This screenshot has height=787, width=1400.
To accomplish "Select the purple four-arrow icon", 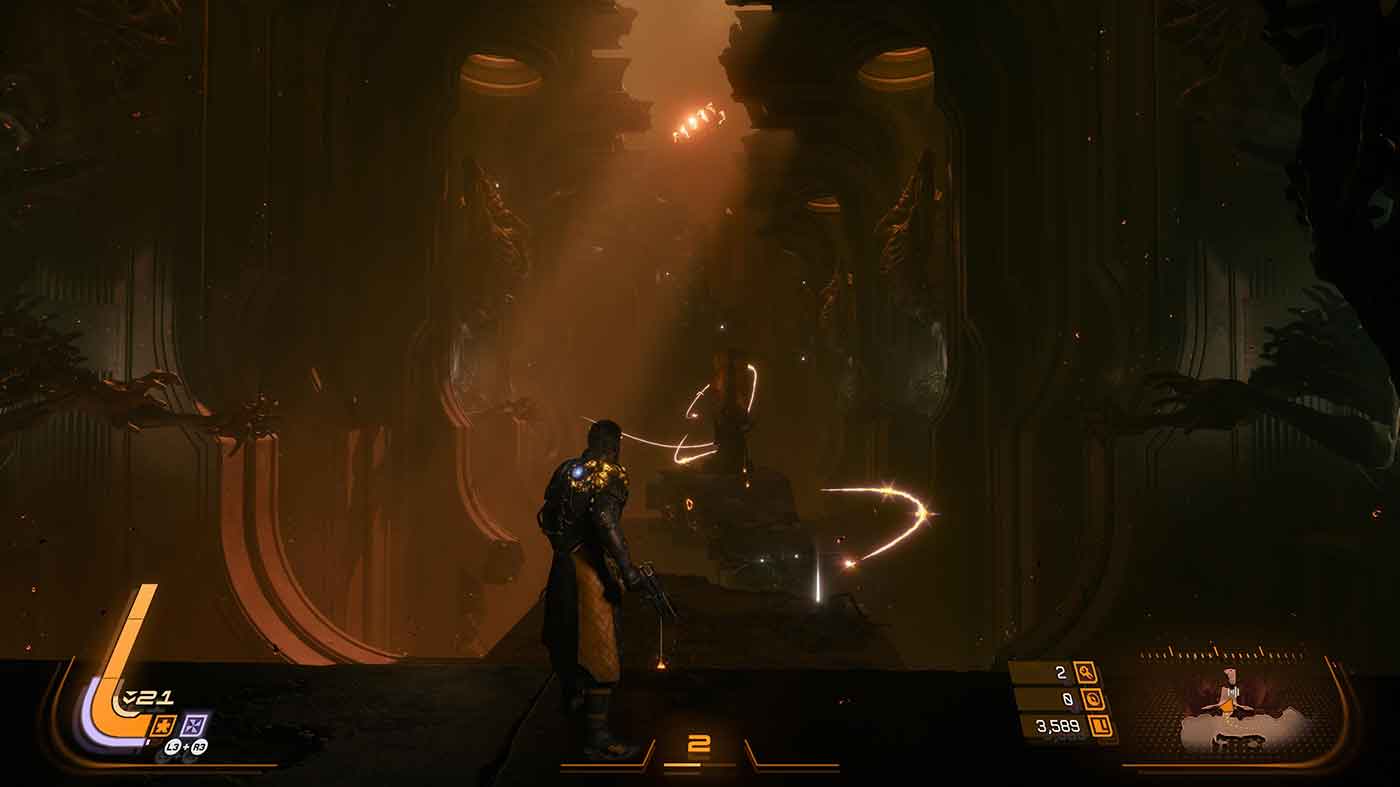I will click(x=196, y=725).
